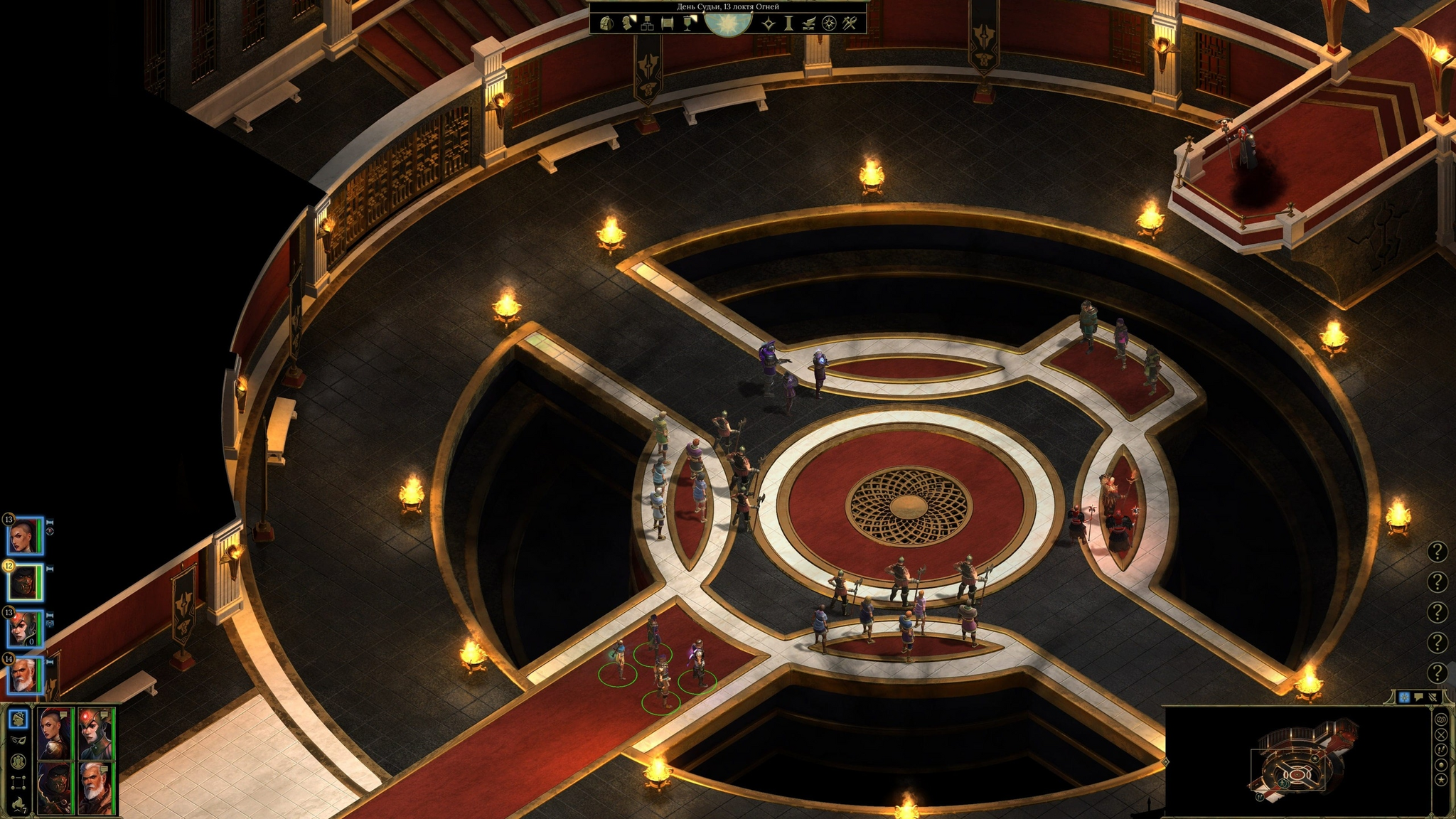Open the party formation squares button
This screenshot has height=819, width=1456.
pos(18,784)
